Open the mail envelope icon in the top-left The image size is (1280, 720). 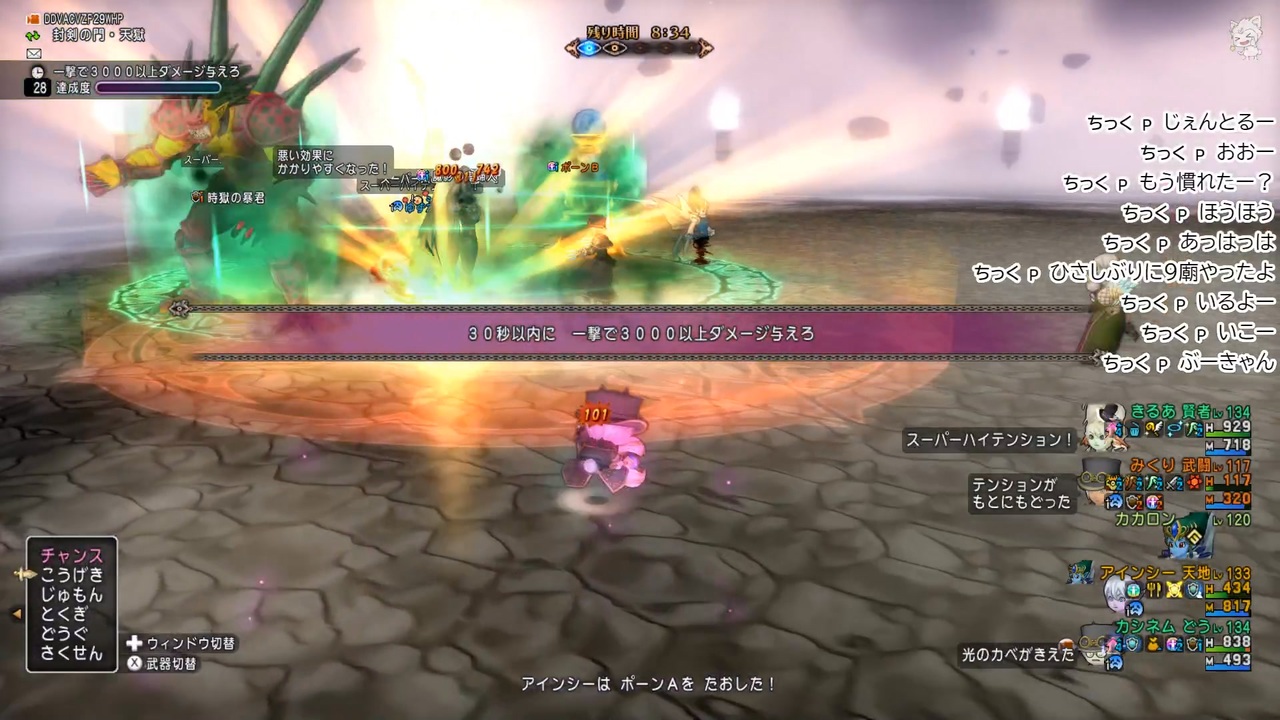[33, 53]
